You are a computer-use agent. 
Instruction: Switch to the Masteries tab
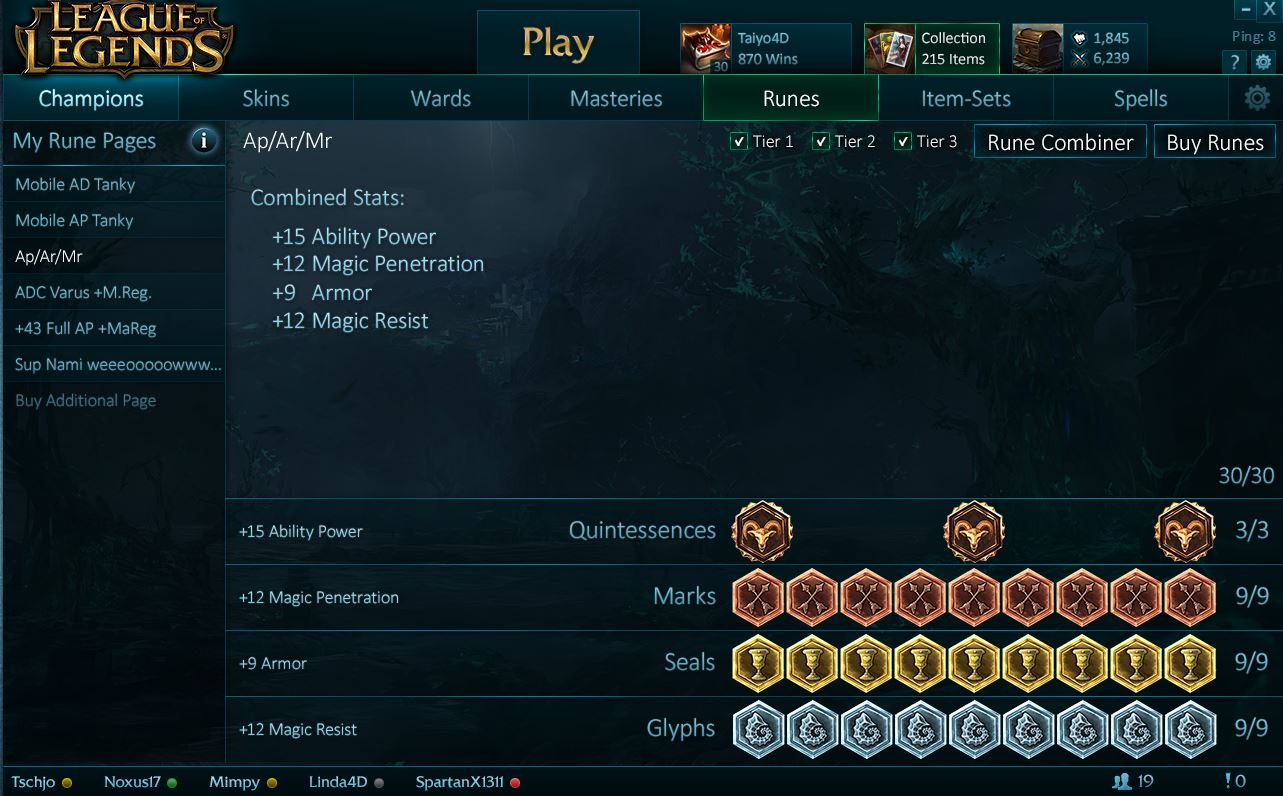(x=615, y=98)
